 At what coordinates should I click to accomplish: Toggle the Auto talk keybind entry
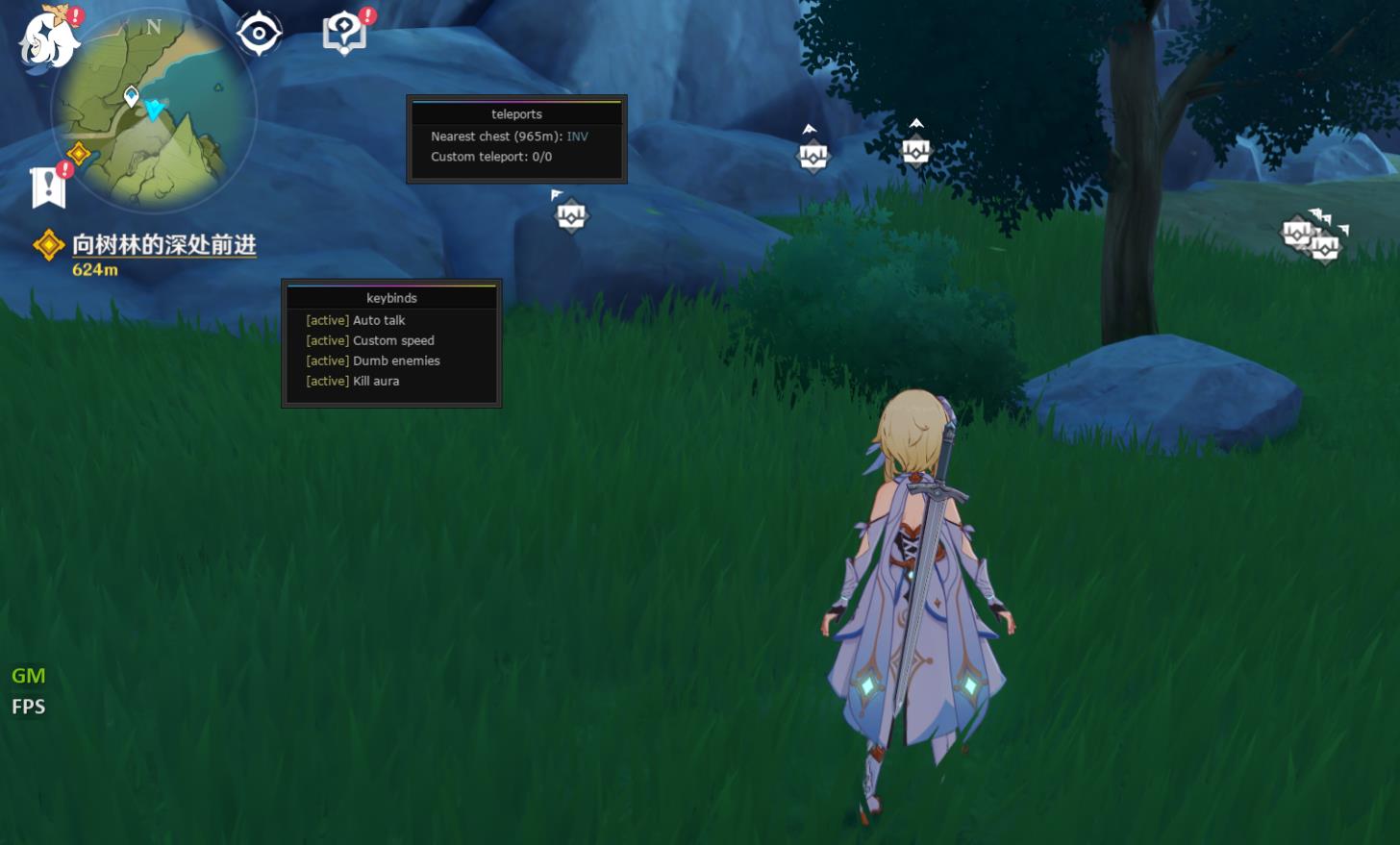(x=378, y=320)
